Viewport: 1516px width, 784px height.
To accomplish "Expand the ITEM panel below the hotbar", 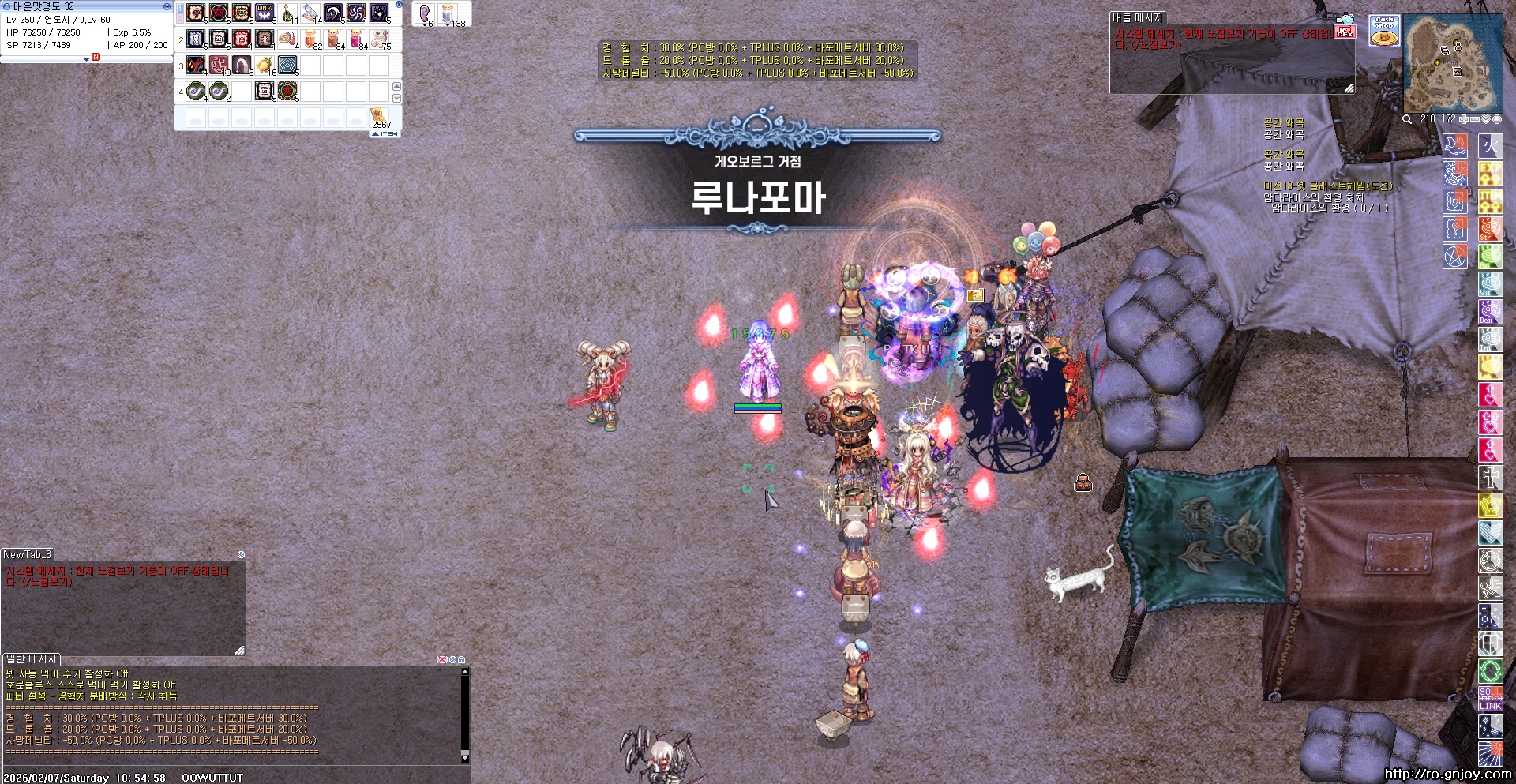I will [383, 134].
